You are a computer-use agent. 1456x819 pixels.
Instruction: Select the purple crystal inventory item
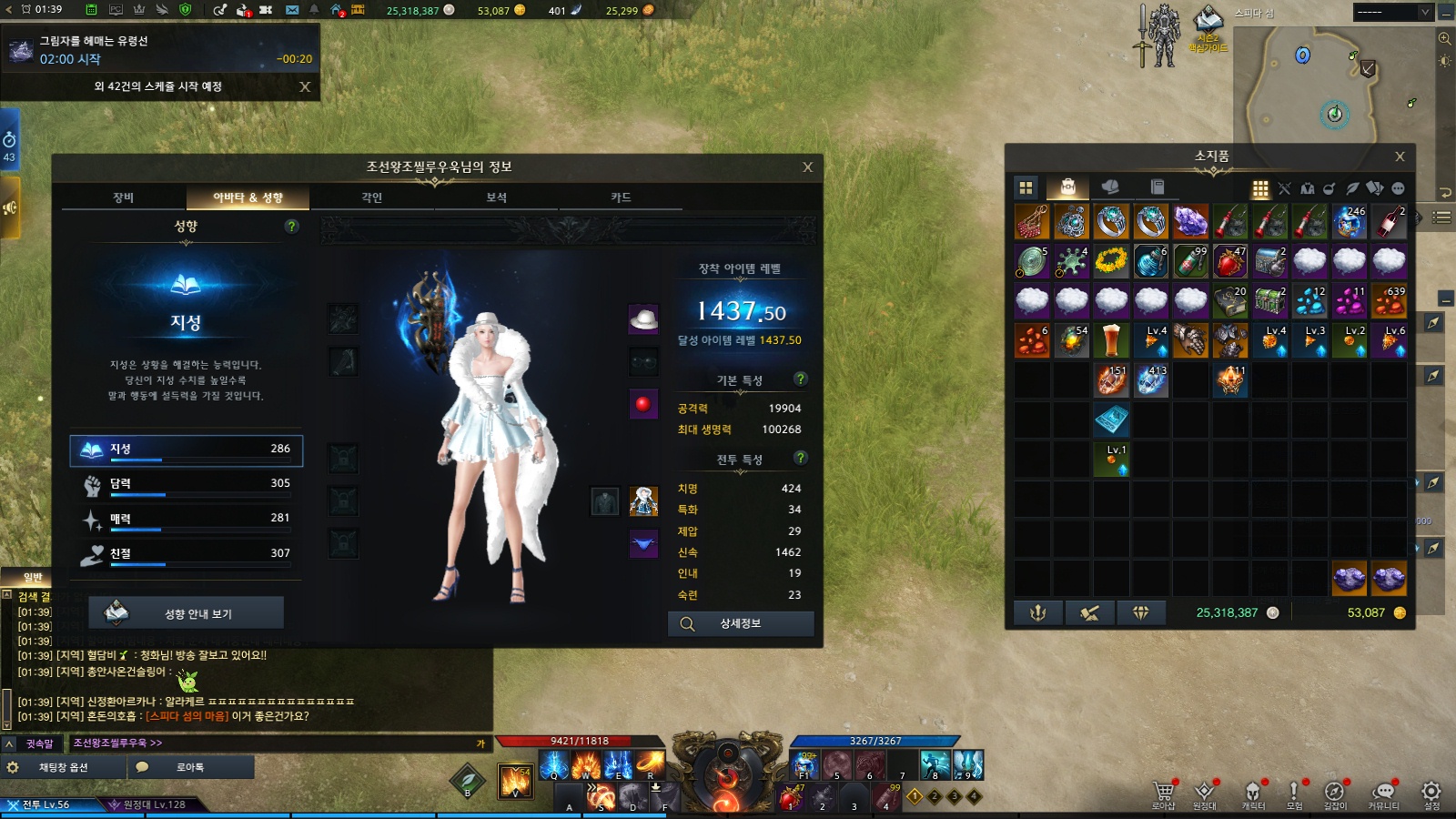pos(1190,221)
